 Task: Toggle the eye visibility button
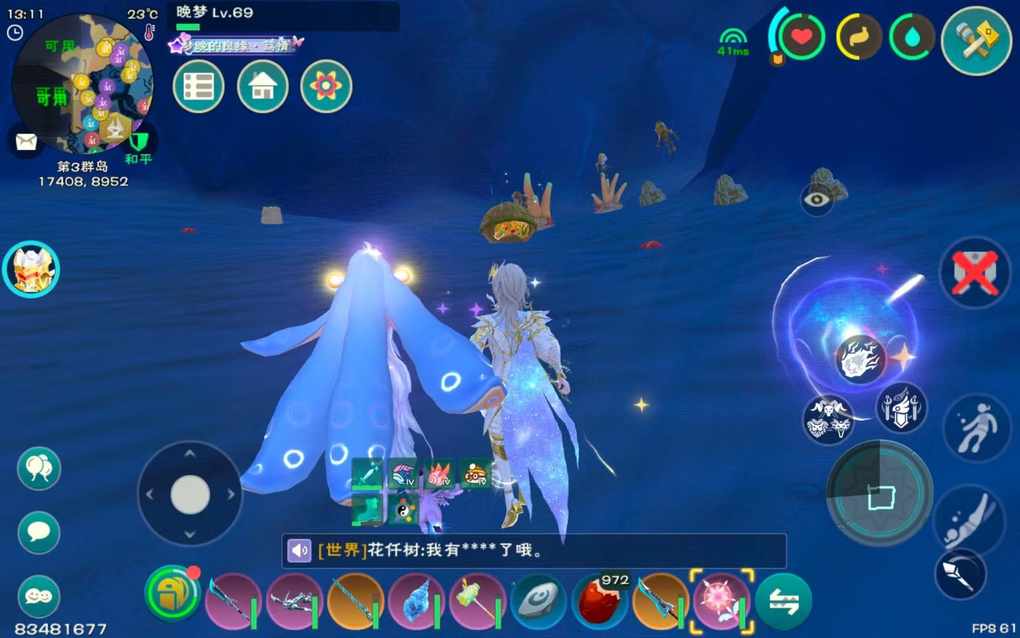point(817,199)
